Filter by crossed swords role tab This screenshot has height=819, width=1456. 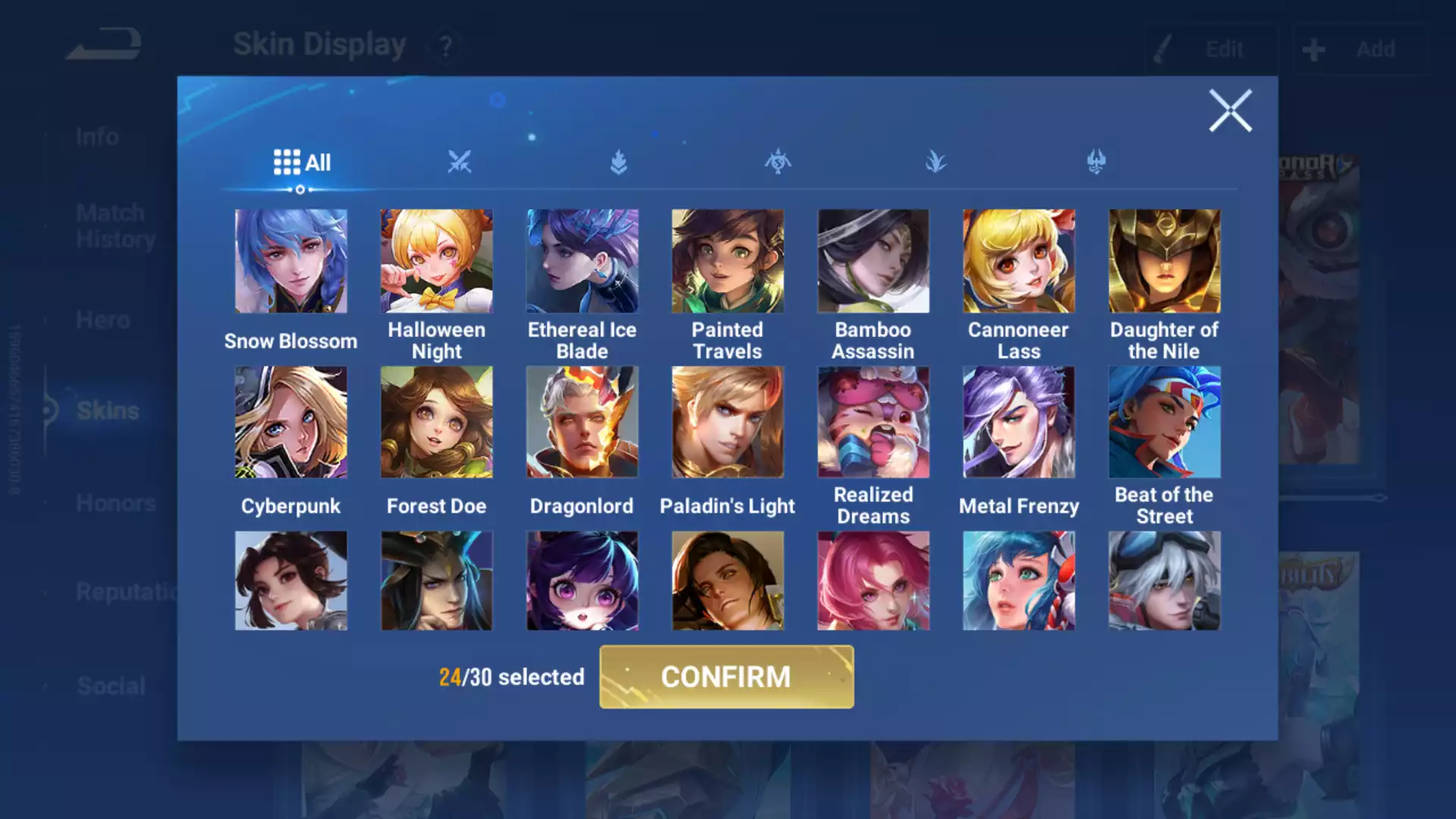[460, 162]
